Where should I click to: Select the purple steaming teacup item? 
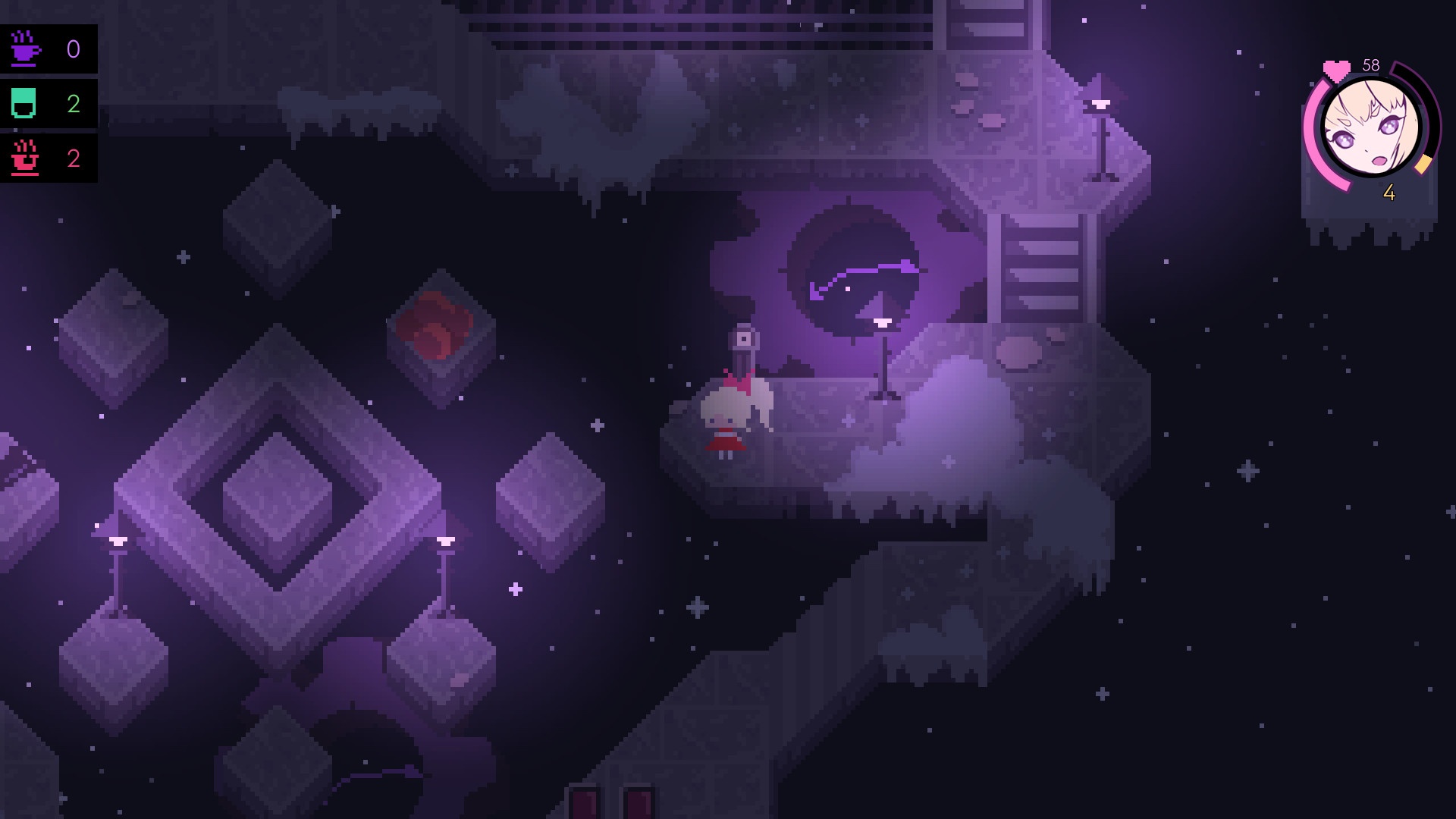[x=25, y=49]
